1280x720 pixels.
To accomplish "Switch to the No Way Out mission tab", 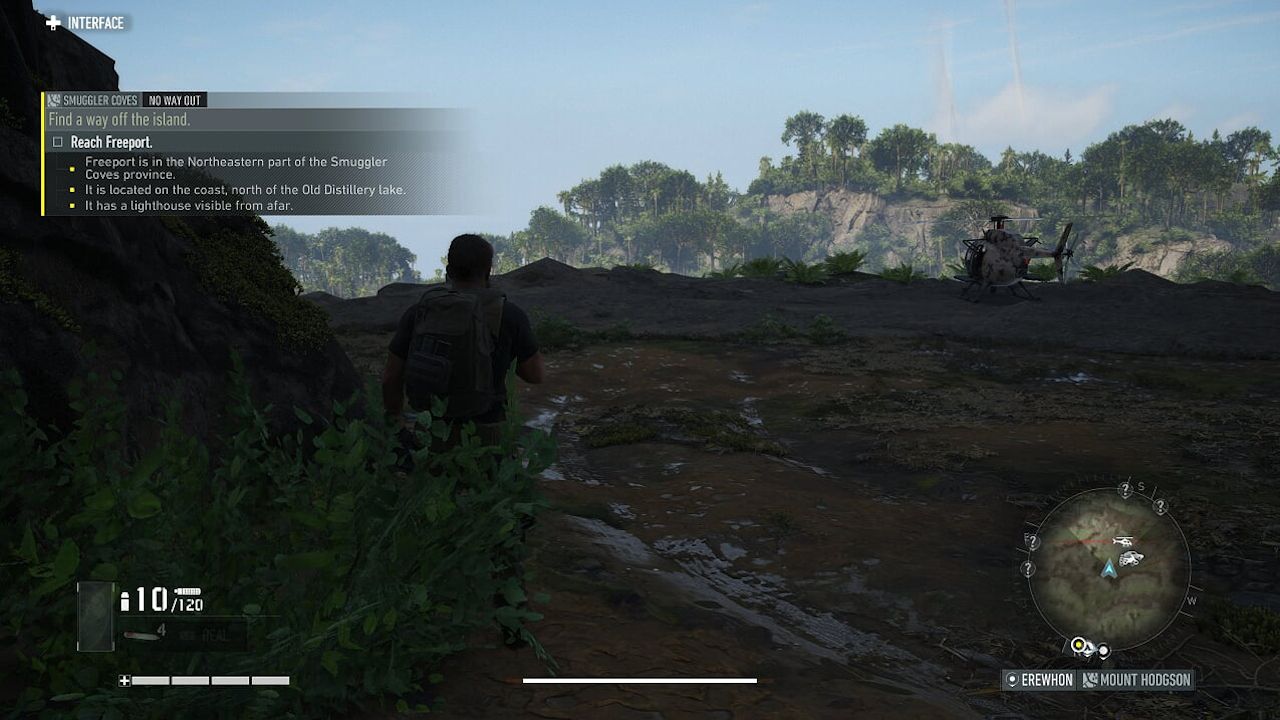I will click(172, 100).
